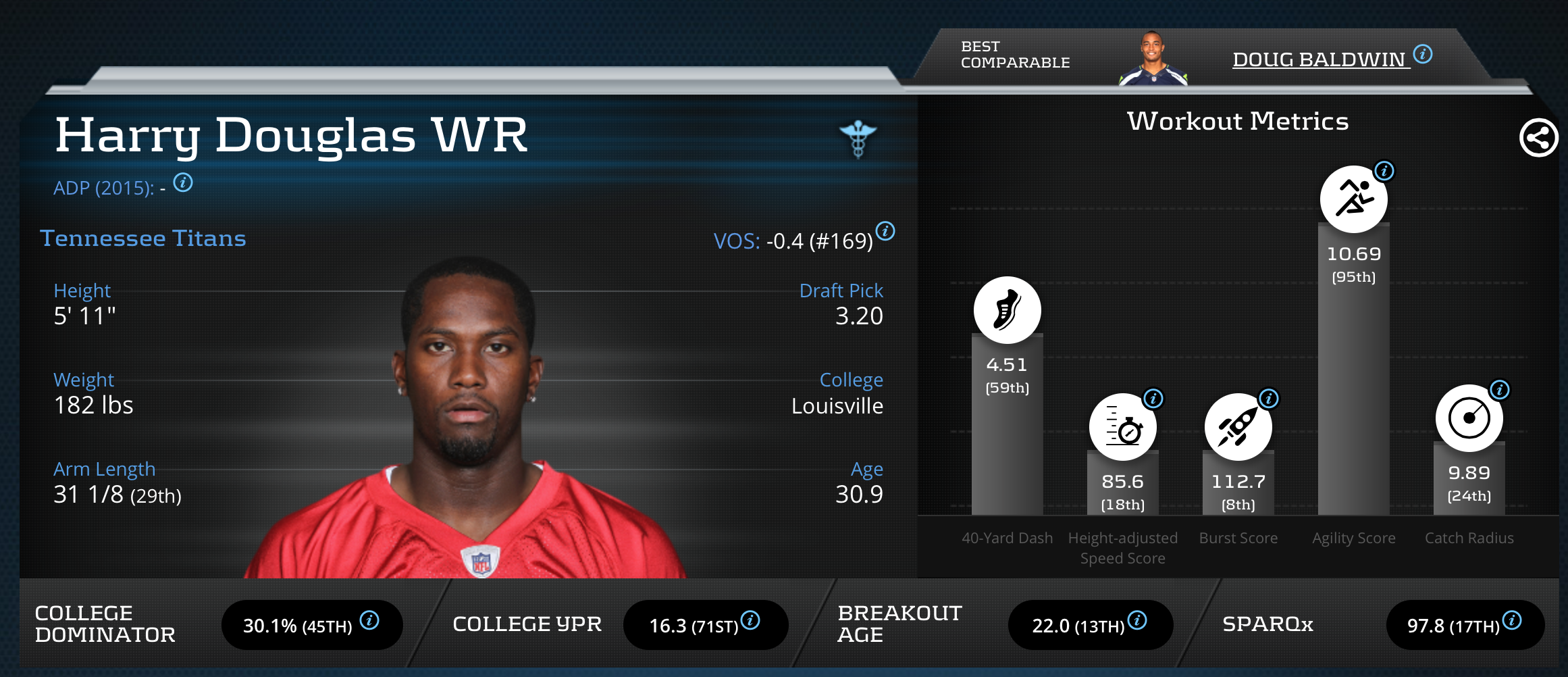Show info for ADP (2015)
The width and height of the screenshot is (1568, 677).
tap(183, 182)
